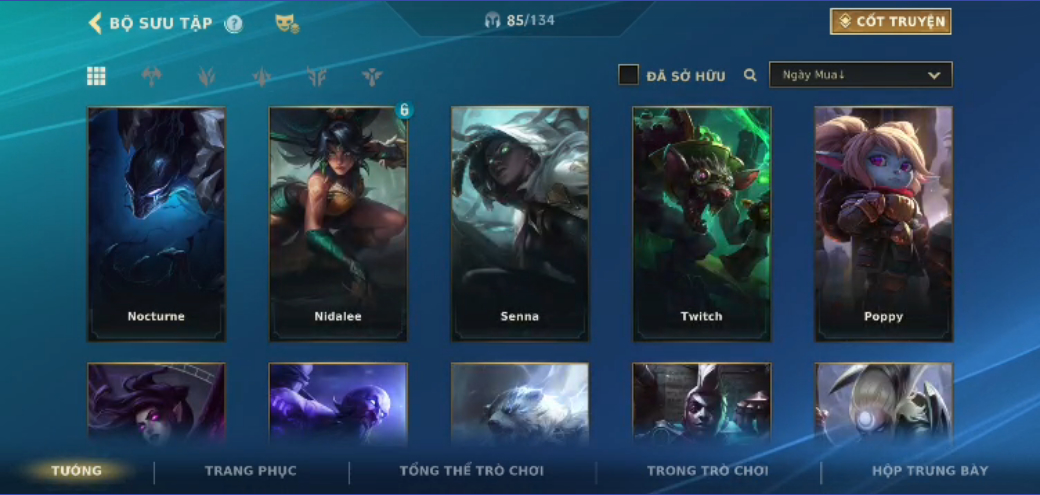
Task: Pick the Twitch champion card
Action: [702, 224]
